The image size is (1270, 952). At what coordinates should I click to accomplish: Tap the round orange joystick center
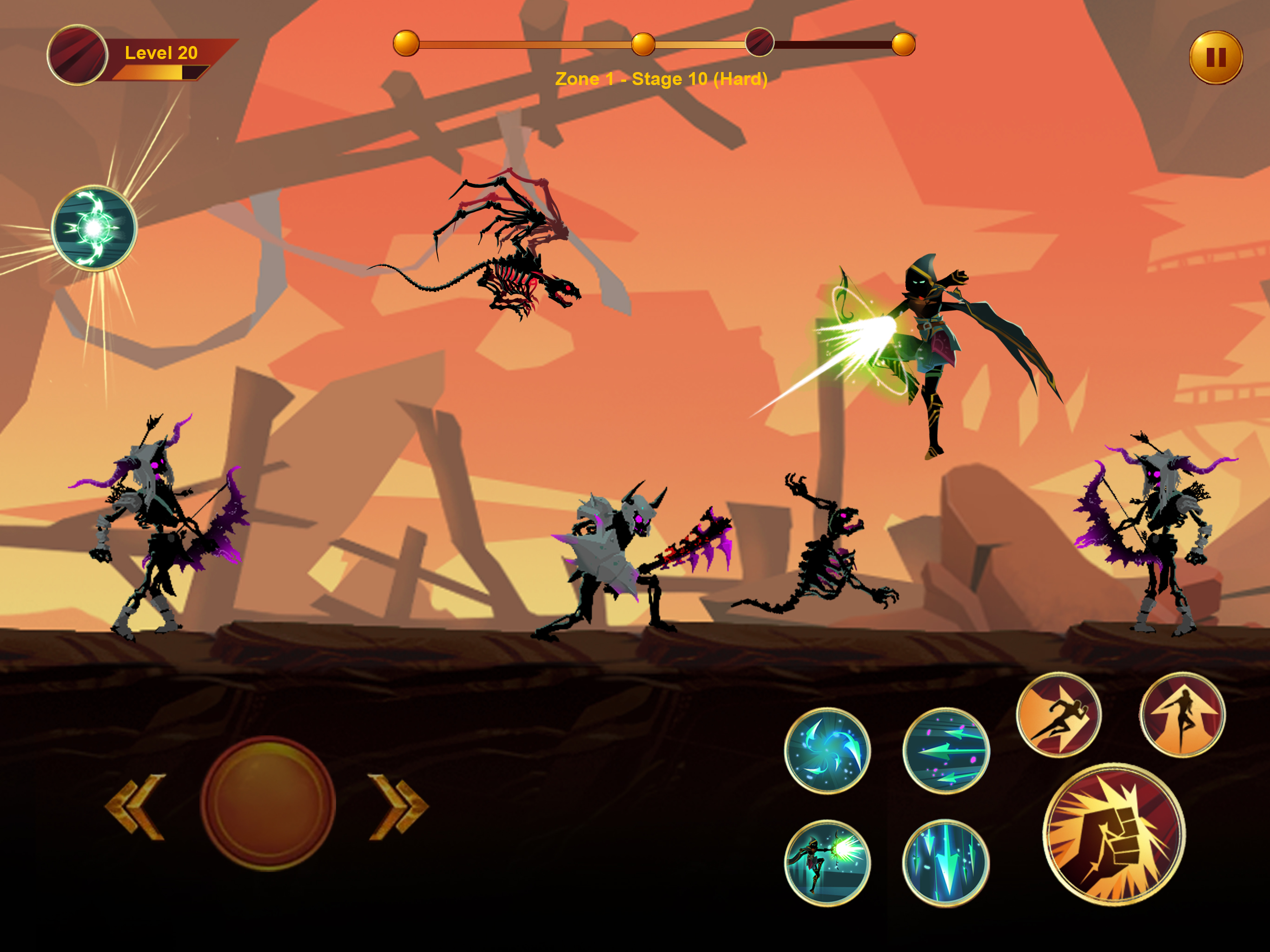pyautogui.click(x=268, y=803)
